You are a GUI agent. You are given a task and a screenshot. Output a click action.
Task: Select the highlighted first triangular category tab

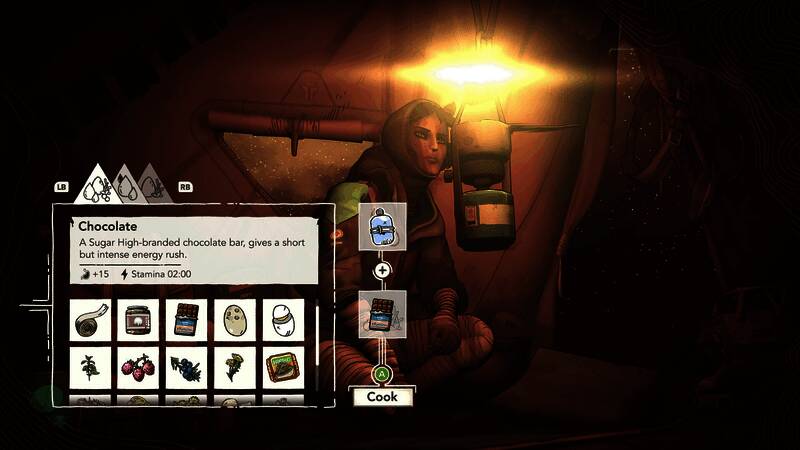[x=97, y=185]
